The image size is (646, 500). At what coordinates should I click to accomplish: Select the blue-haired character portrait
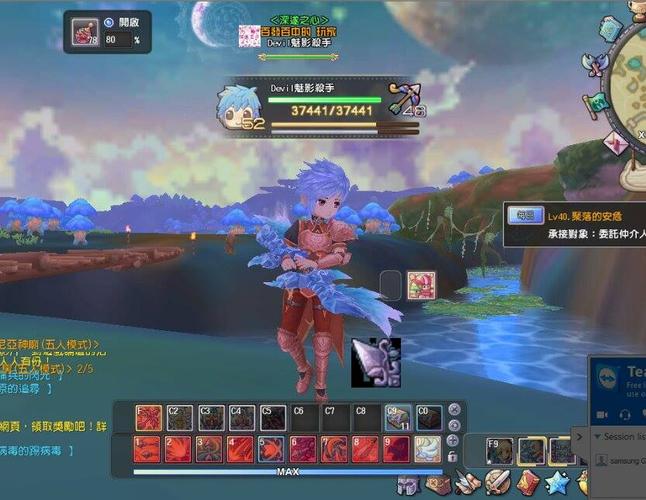point(241,106)
